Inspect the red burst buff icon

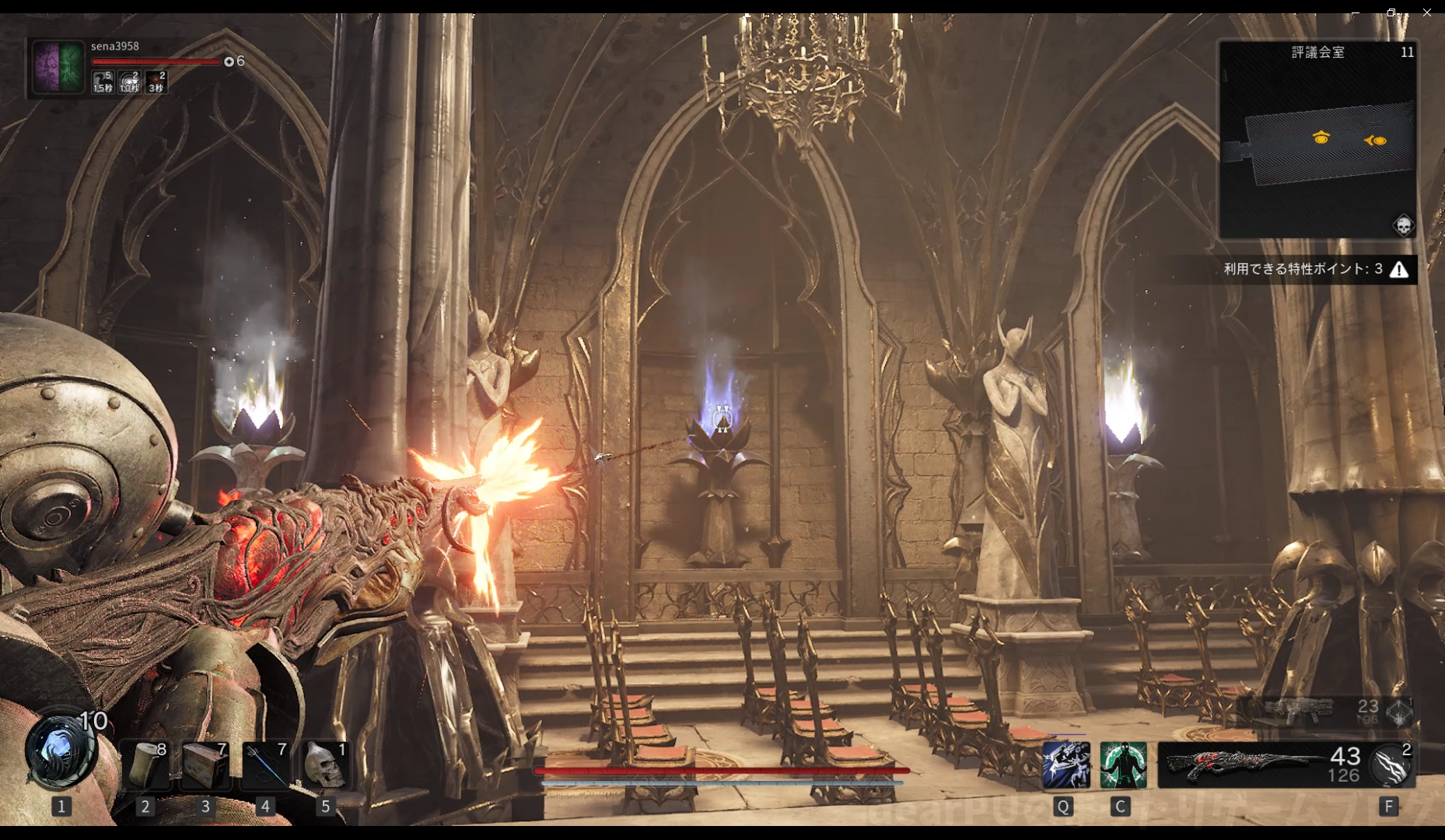pyautogui.click(x=156, y=81)
